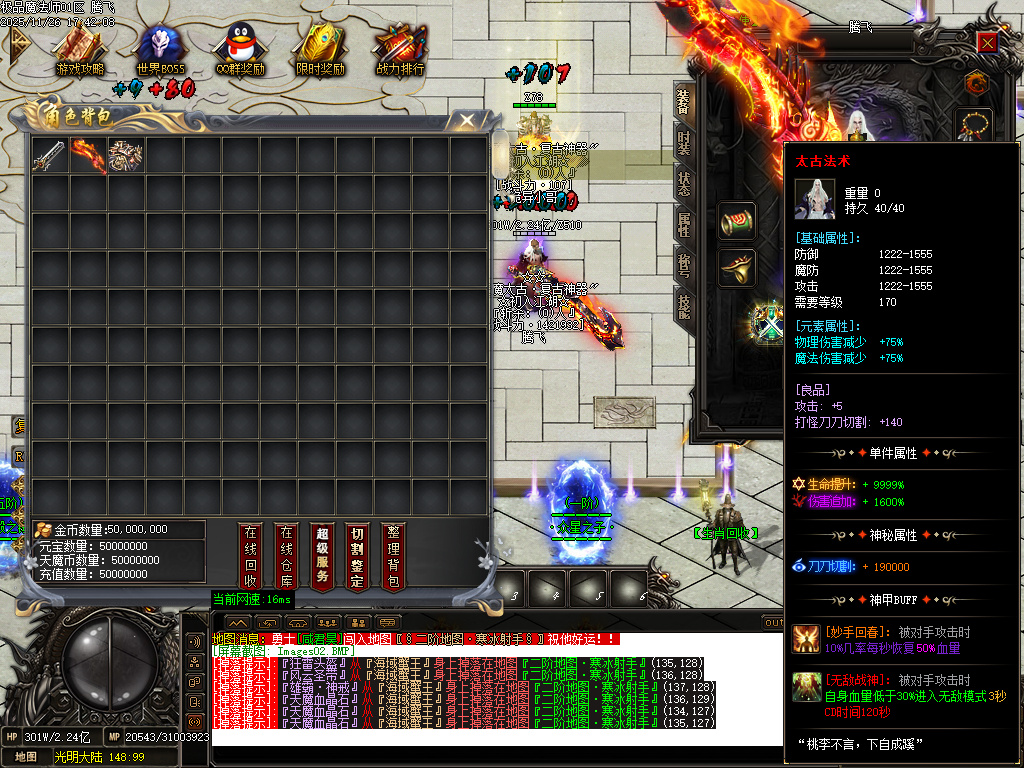Open the 在线仓库 online warehouse
The width and height of the screenshot is (1024, 768).
(x=286, y=556)
